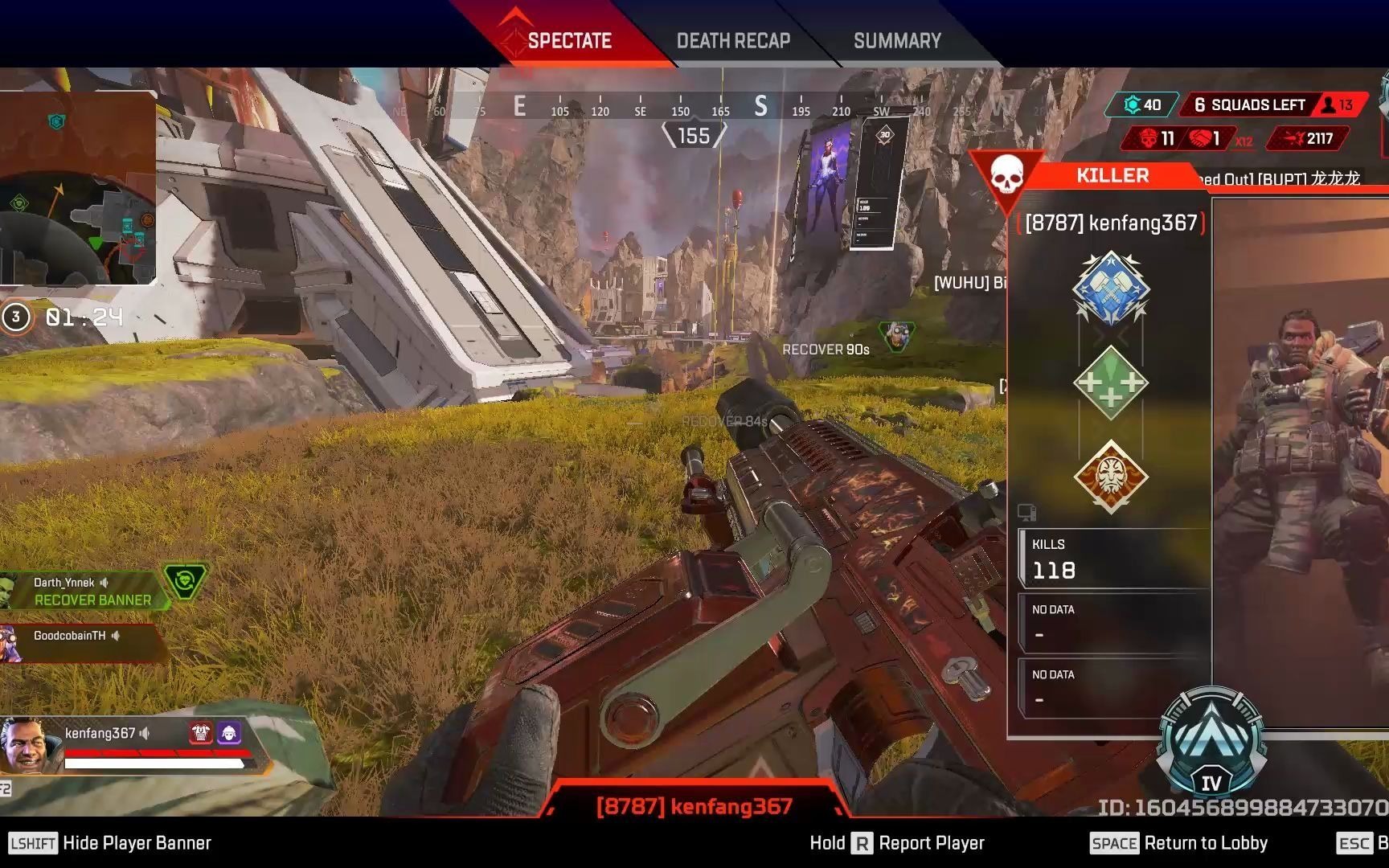Click Return to Lobby

coord(1178,843)
